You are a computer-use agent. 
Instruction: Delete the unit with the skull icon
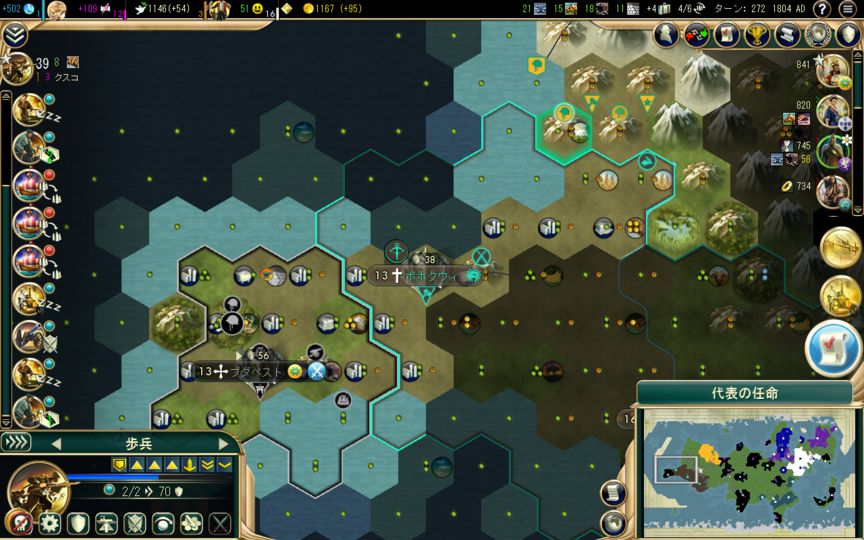point(18,522)
